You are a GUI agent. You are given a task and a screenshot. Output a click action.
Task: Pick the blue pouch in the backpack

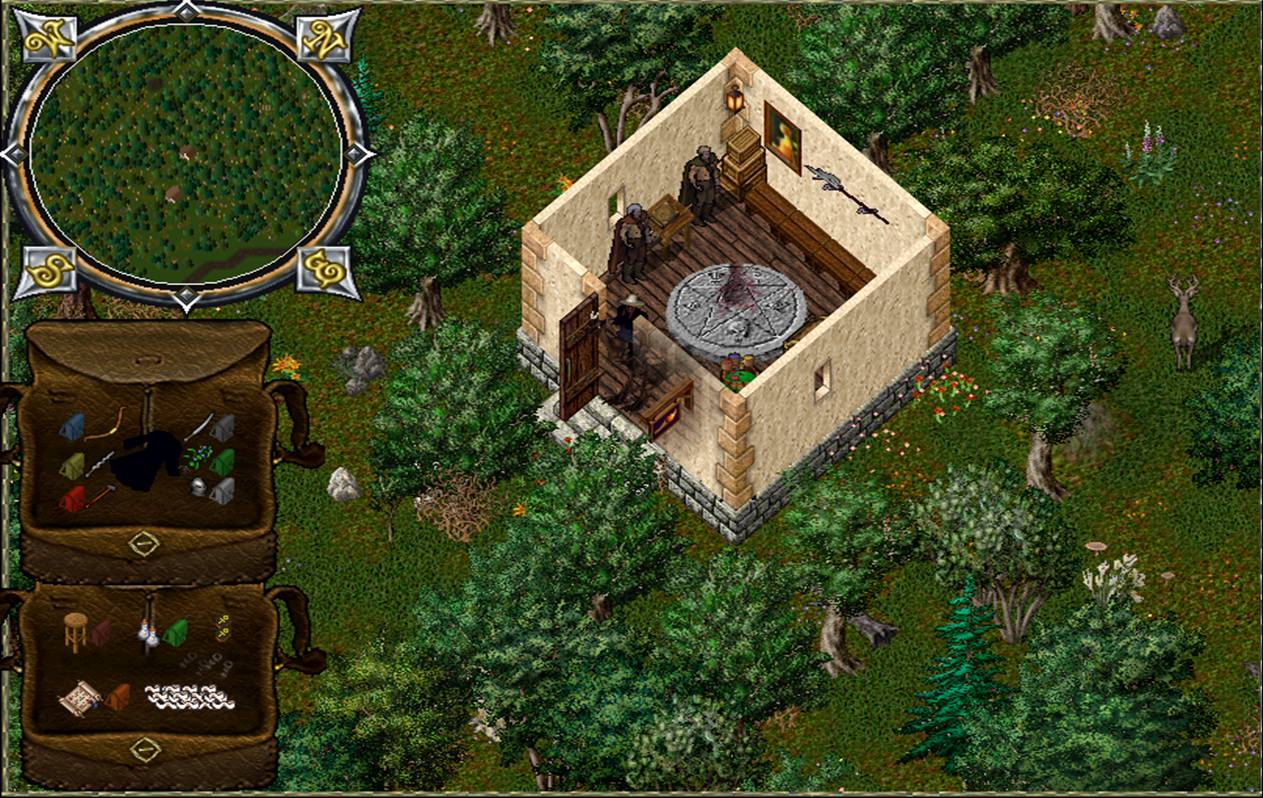(72, 427)
